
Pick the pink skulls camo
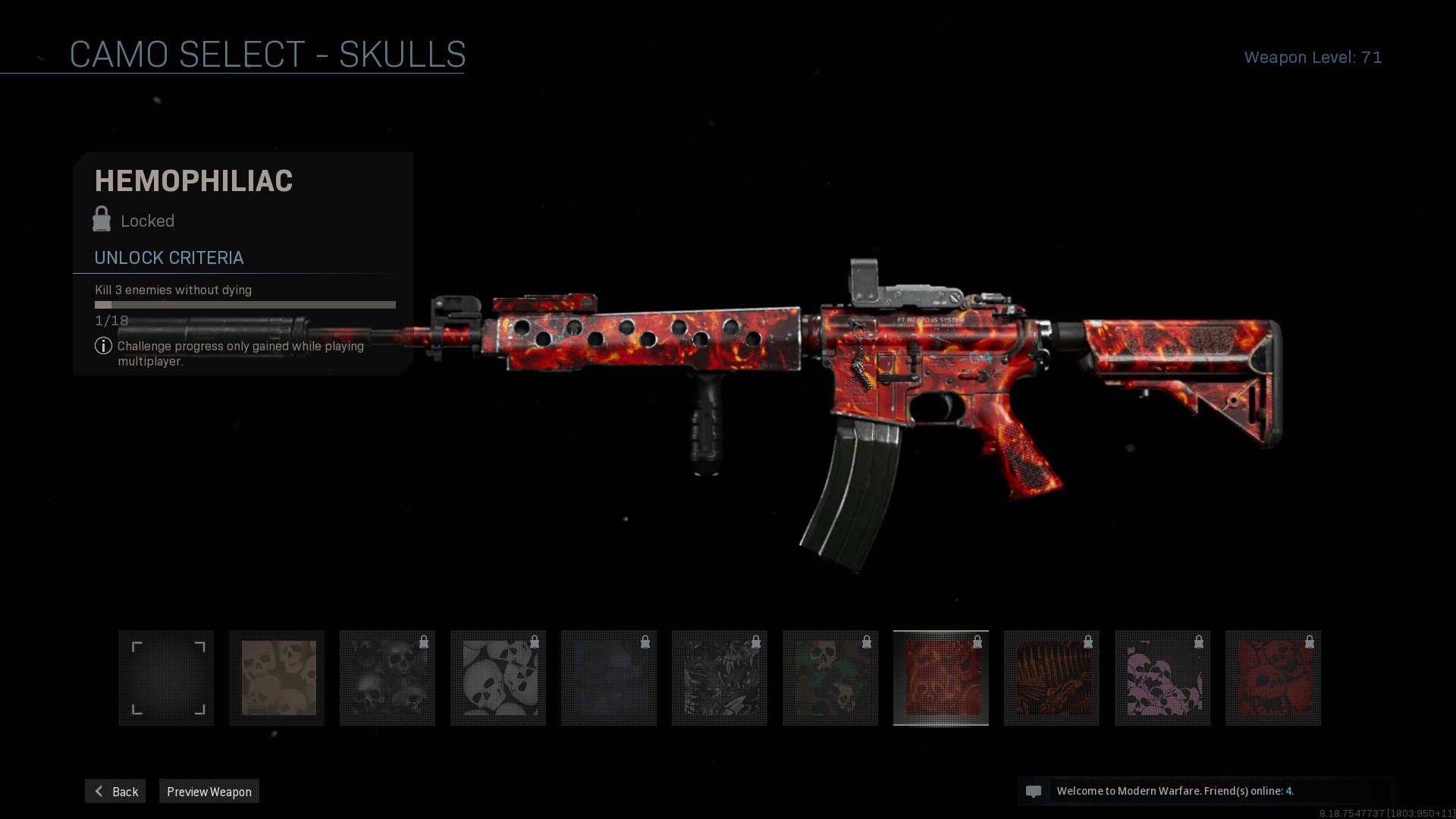(x=1163, y=678)
